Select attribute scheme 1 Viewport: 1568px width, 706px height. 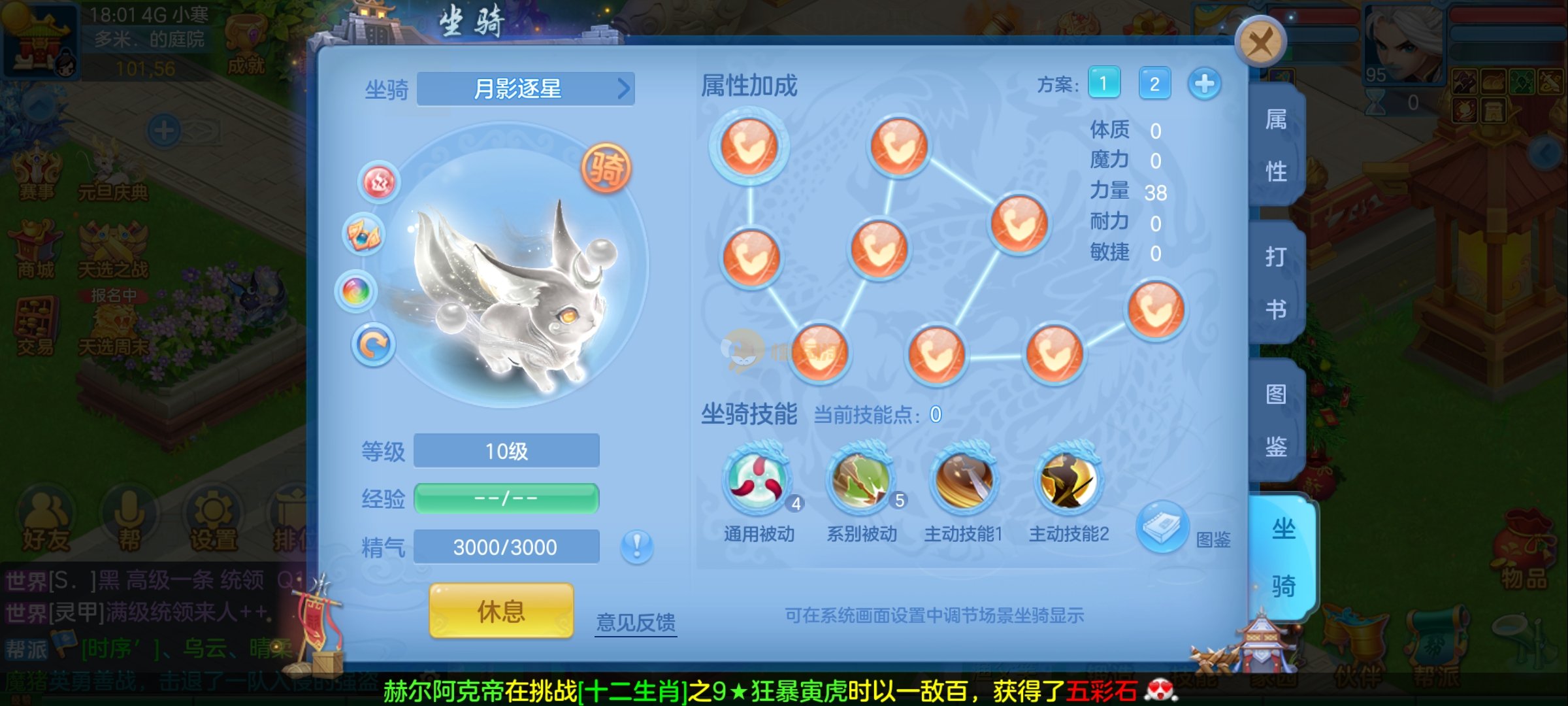tap(1103, 84)
